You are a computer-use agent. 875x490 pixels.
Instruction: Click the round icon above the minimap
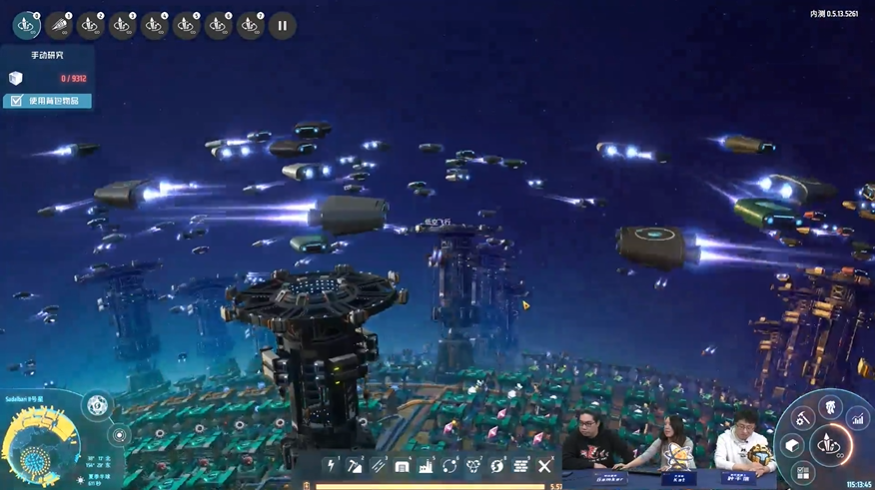tap(97, 406)
